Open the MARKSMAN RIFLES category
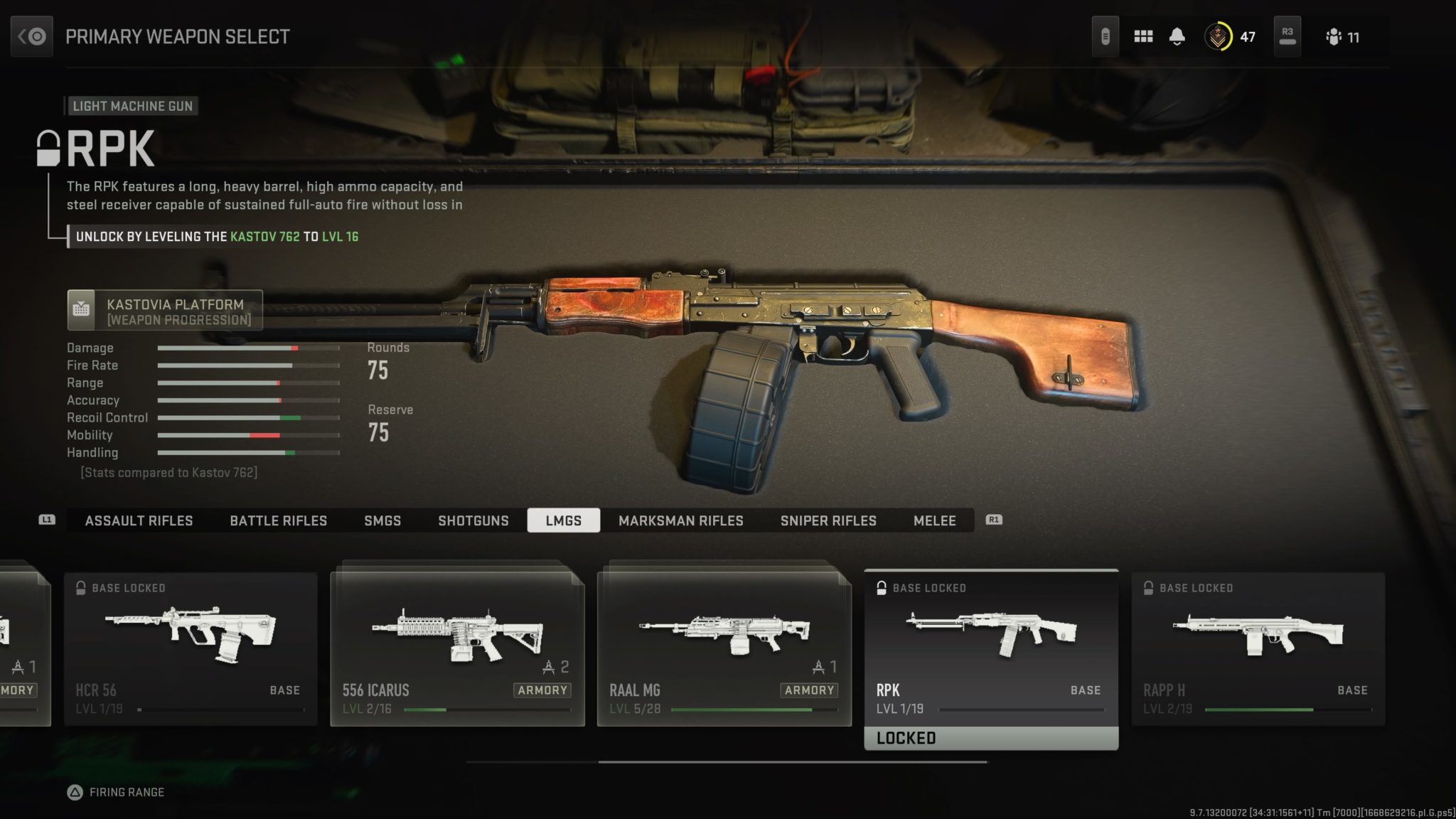 tap(681, 520)
